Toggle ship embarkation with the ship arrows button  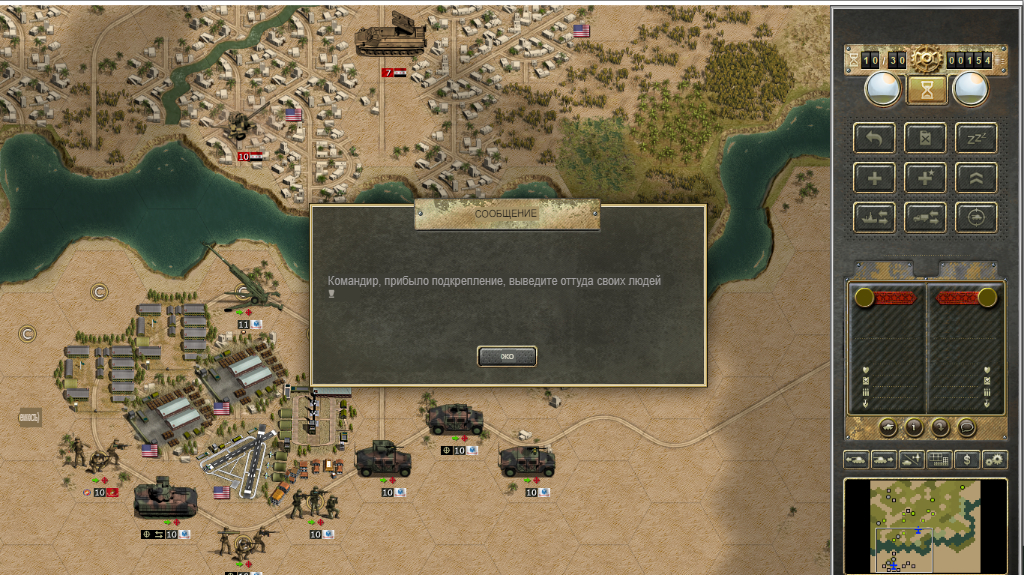point(874,216)
